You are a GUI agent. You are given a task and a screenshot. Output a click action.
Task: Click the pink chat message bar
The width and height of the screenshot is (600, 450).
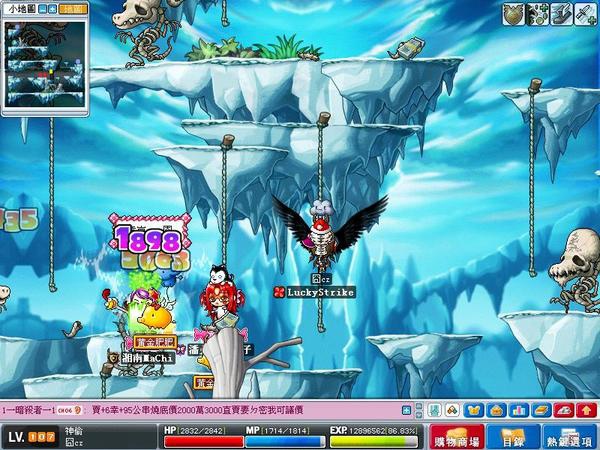click(200, 410)
